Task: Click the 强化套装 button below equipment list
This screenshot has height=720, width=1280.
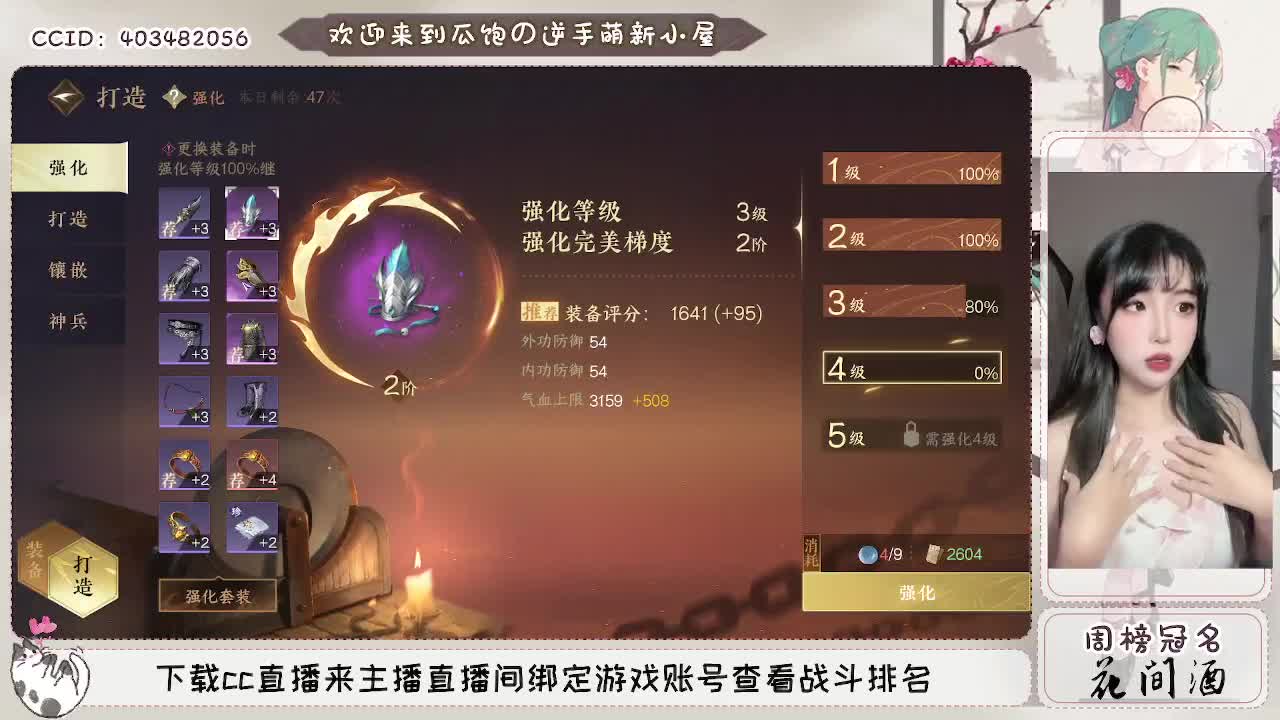Action: pos(218,596)
